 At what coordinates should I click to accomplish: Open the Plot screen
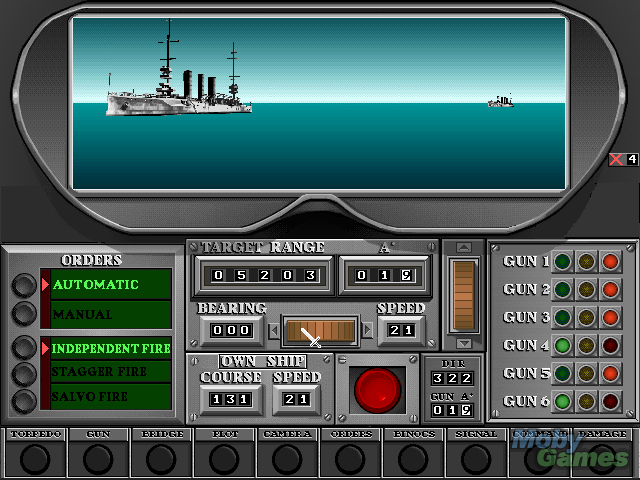point(225,458)
